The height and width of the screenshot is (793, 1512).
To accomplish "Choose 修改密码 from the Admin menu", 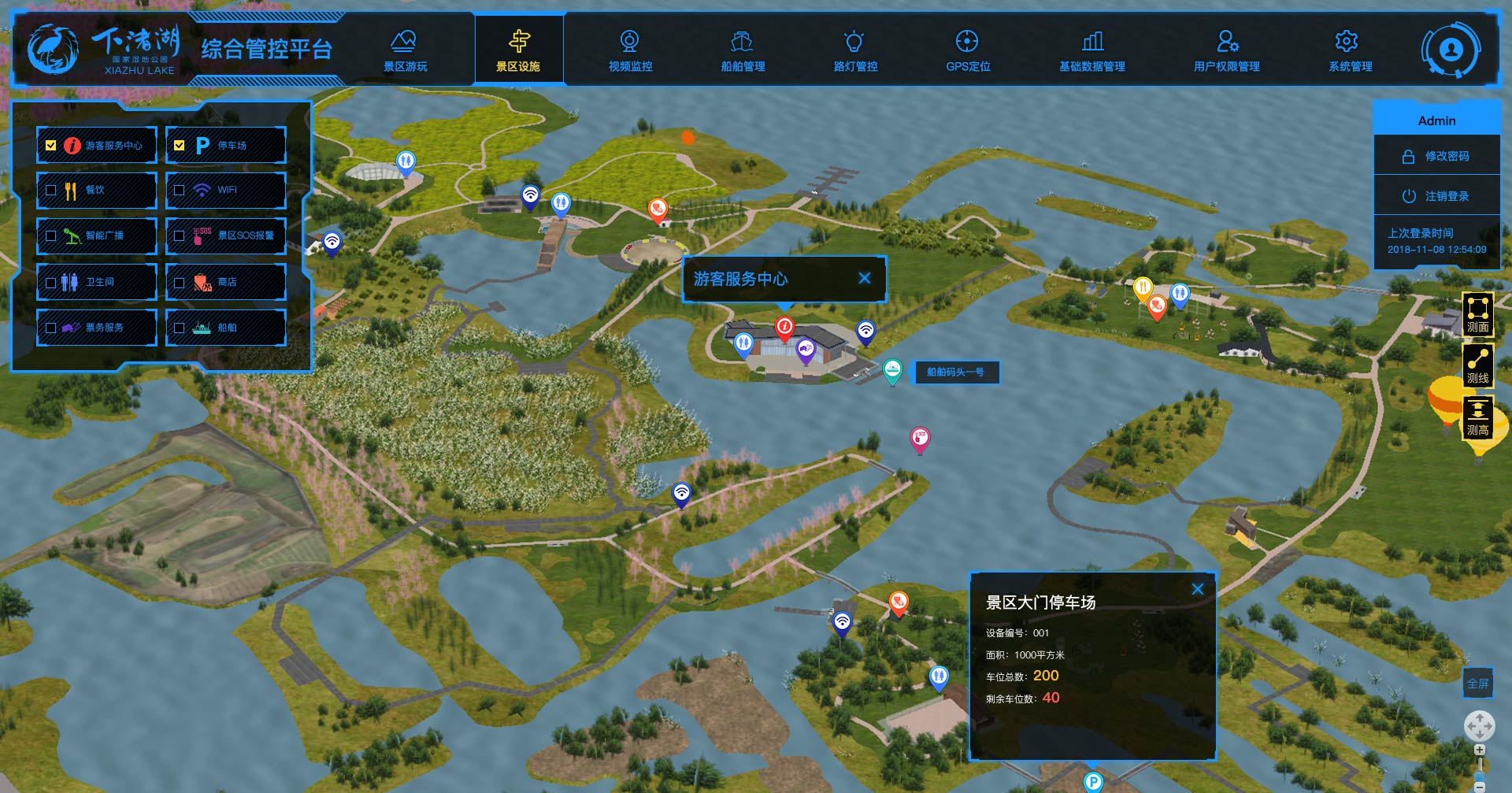I will pyautogui.click(x=1437, y=156).
